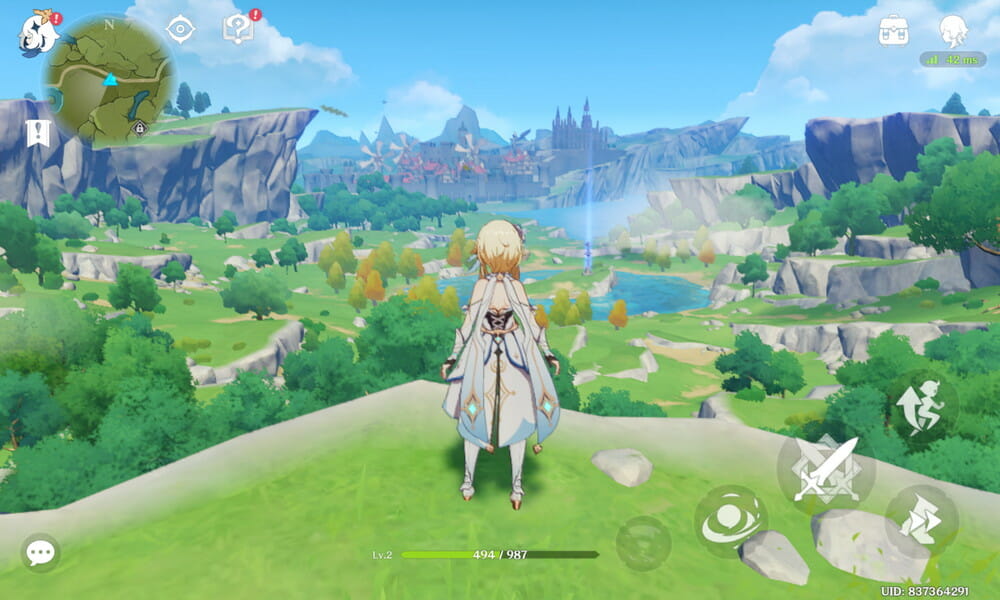Viewport: 1000px width, 600px height.
Task: Activate the large eye skill button
Action: 731,522
